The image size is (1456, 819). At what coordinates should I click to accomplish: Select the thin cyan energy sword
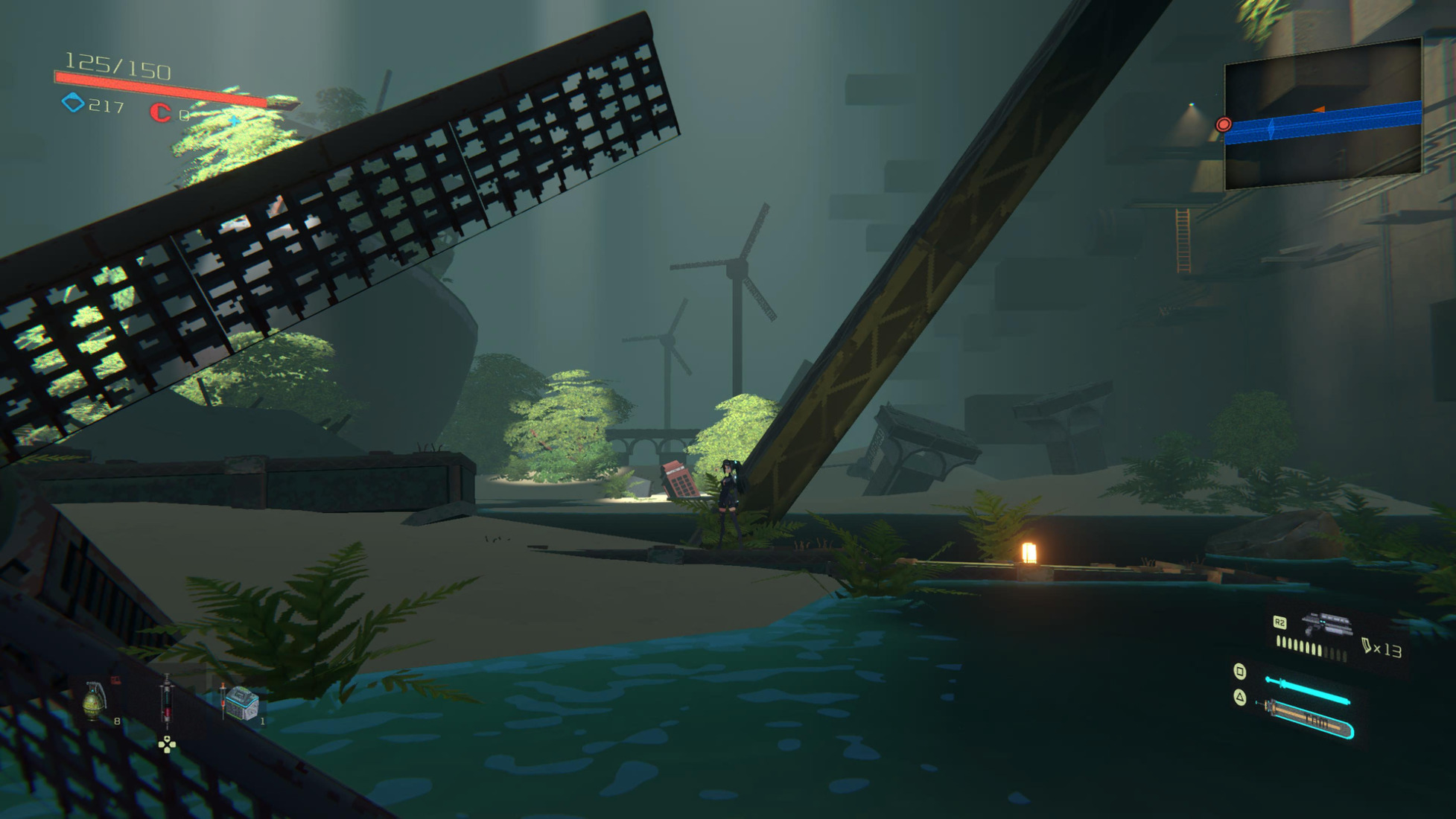[x=1307, y=689]
